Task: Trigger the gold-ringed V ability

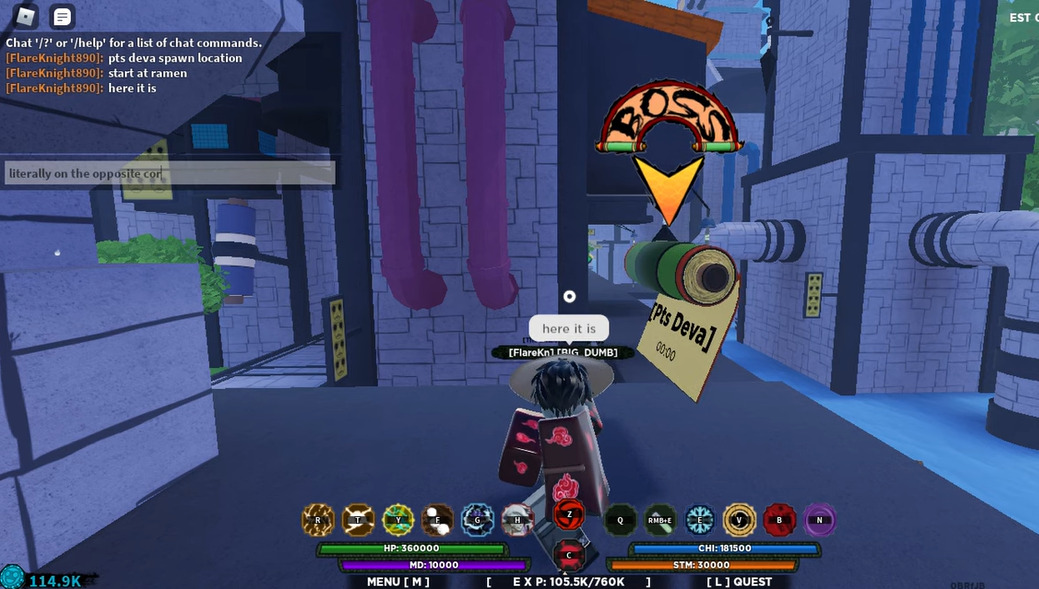Action: [740, 520]
